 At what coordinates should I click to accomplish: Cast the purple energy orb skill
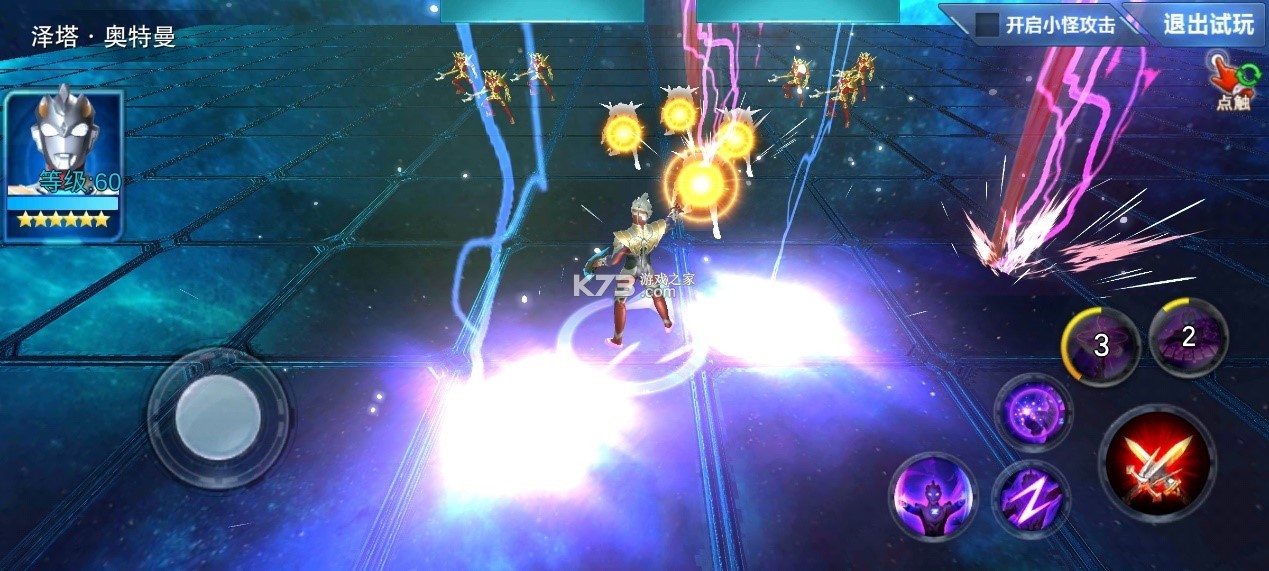click(x=1033, y=412)
